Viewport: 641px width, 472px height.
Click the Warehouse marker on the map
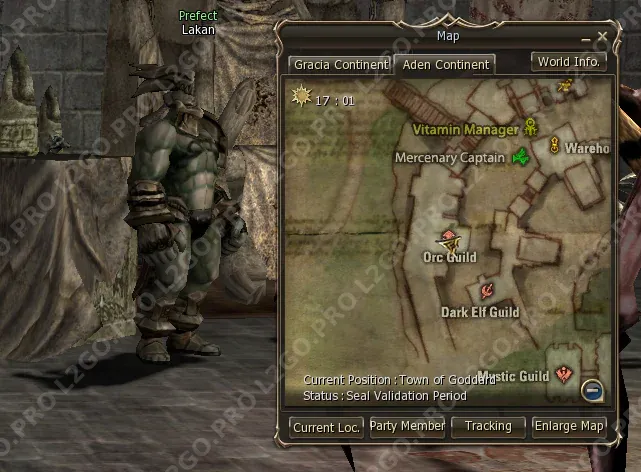coord(554,147)
